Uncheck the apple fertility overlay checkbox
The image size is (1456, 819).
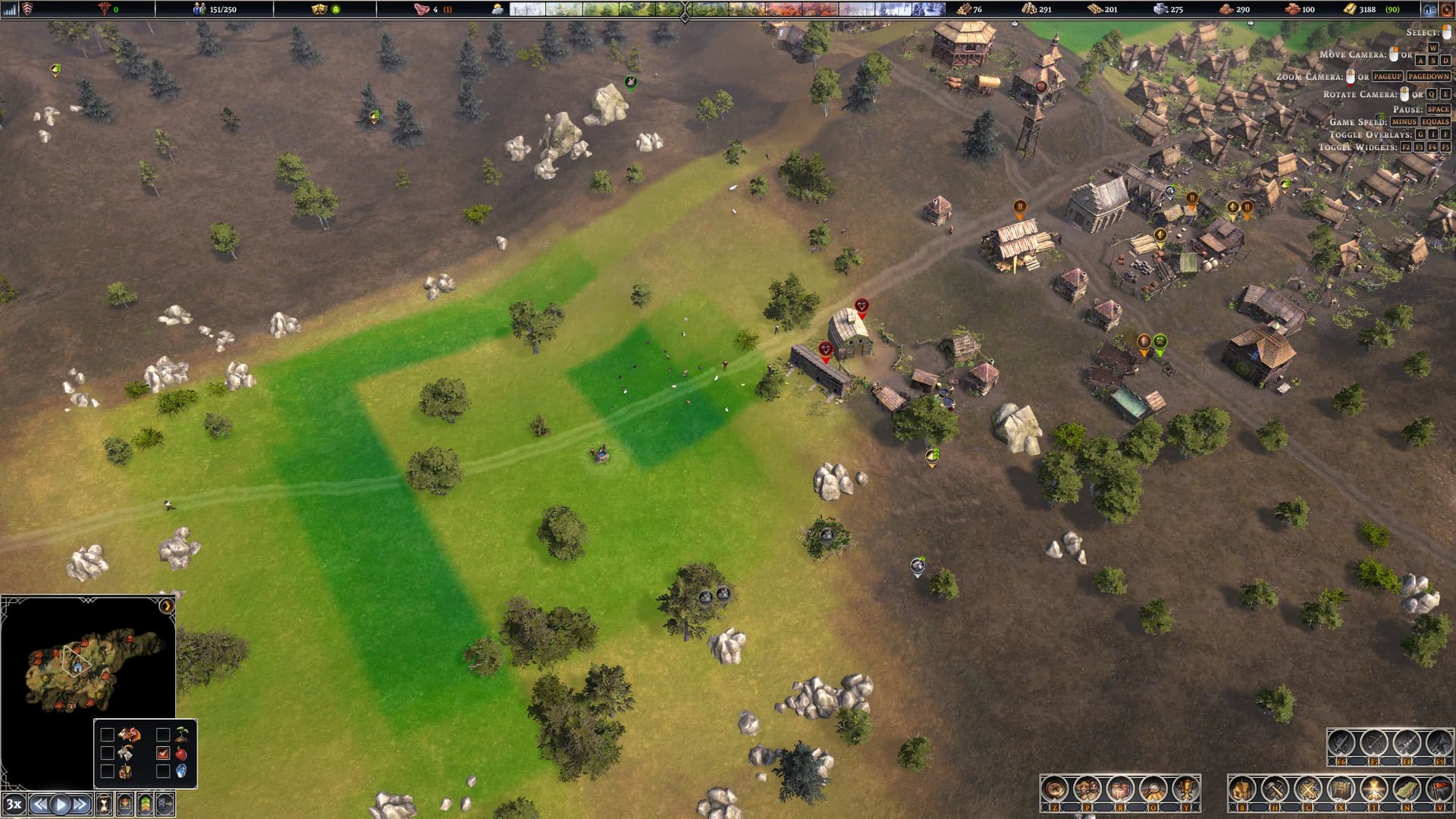(x=162, y=753)
